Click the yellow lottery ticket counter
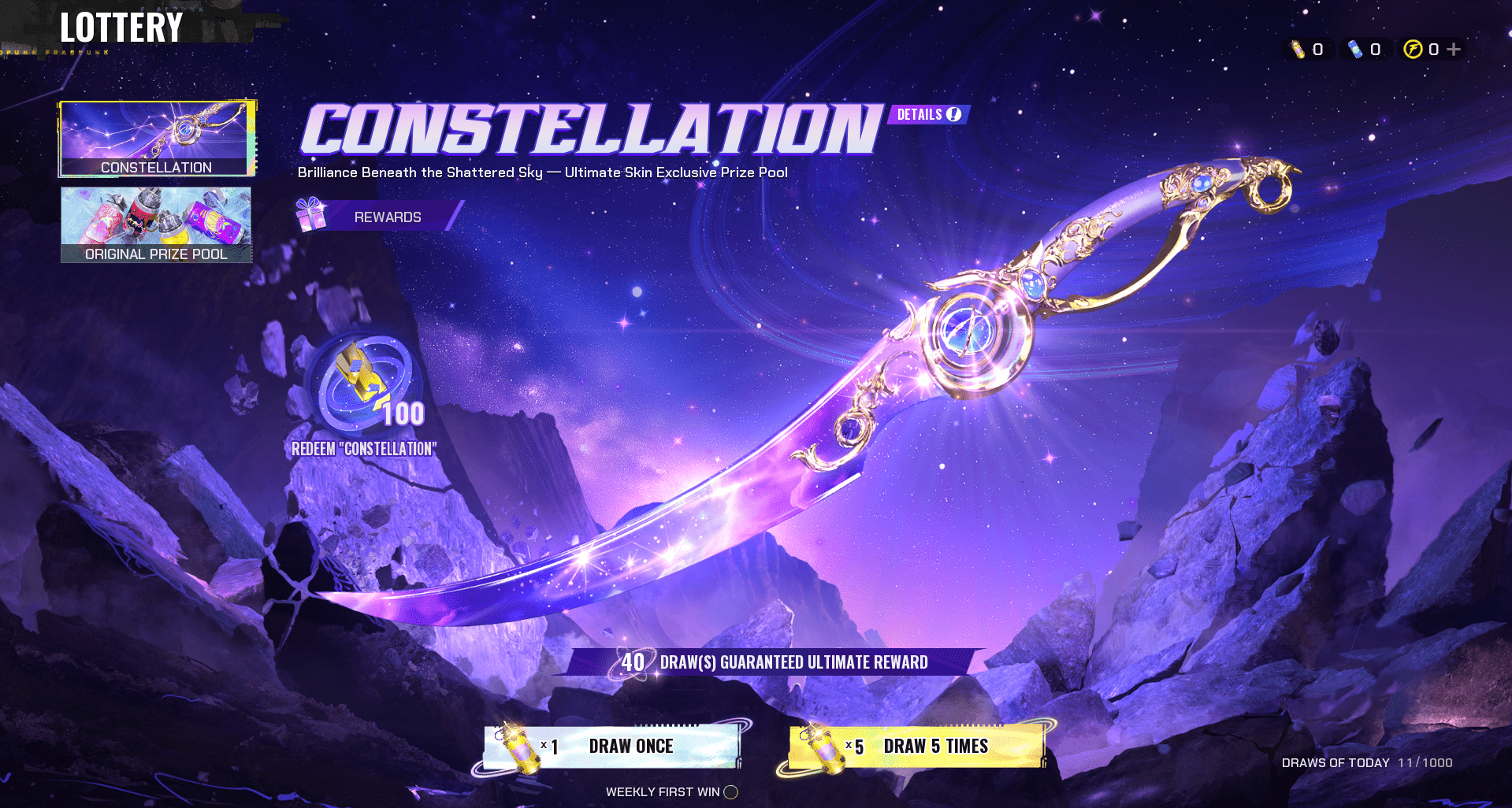Image resolution: width=1512 pixels, height=808 pixels. click(x=1307, y=50)
